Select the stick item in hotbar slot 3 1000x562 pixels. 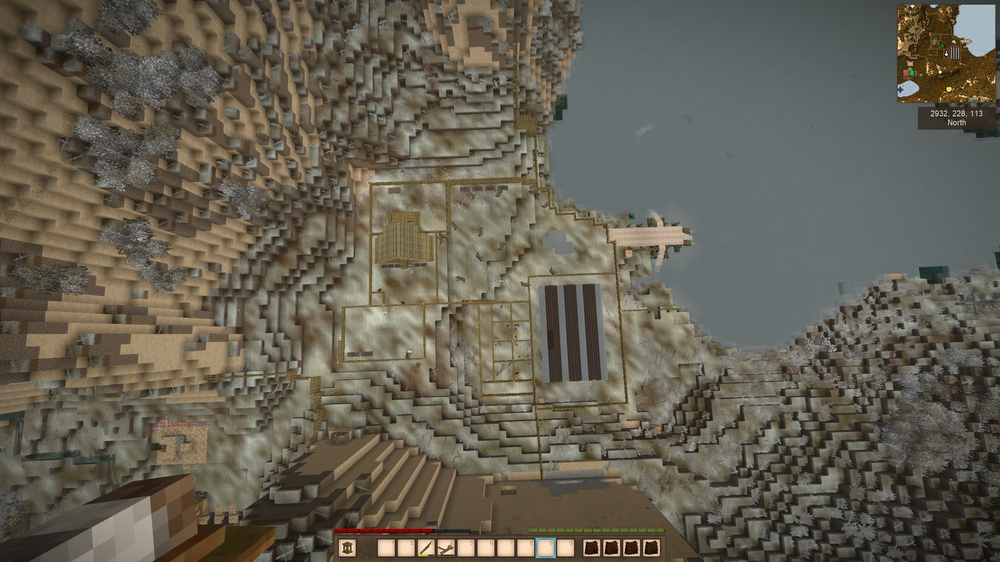426,548
